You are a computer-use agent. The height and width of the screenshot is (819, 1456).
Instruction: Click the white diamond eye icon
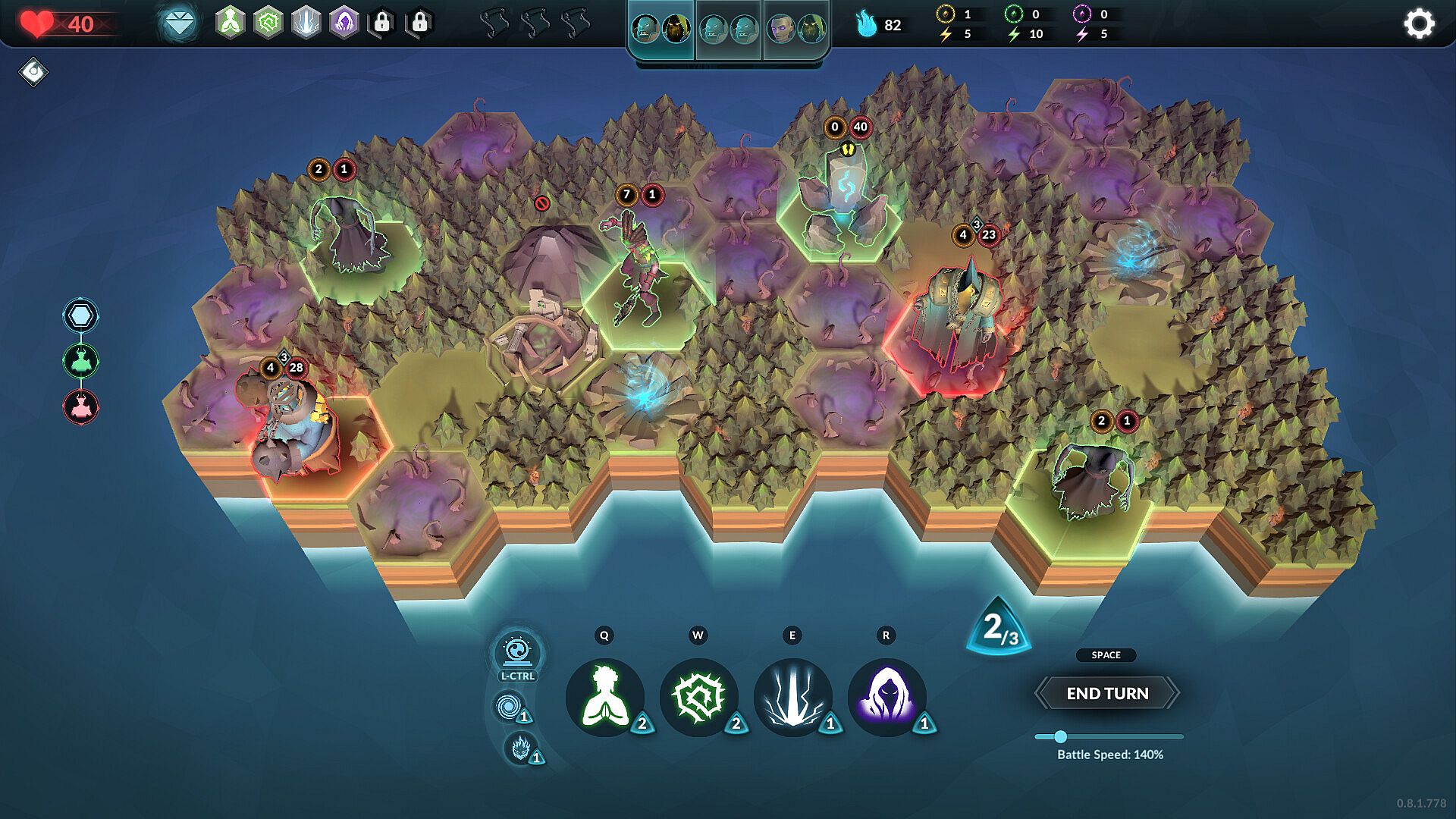(x=33, y=72)
